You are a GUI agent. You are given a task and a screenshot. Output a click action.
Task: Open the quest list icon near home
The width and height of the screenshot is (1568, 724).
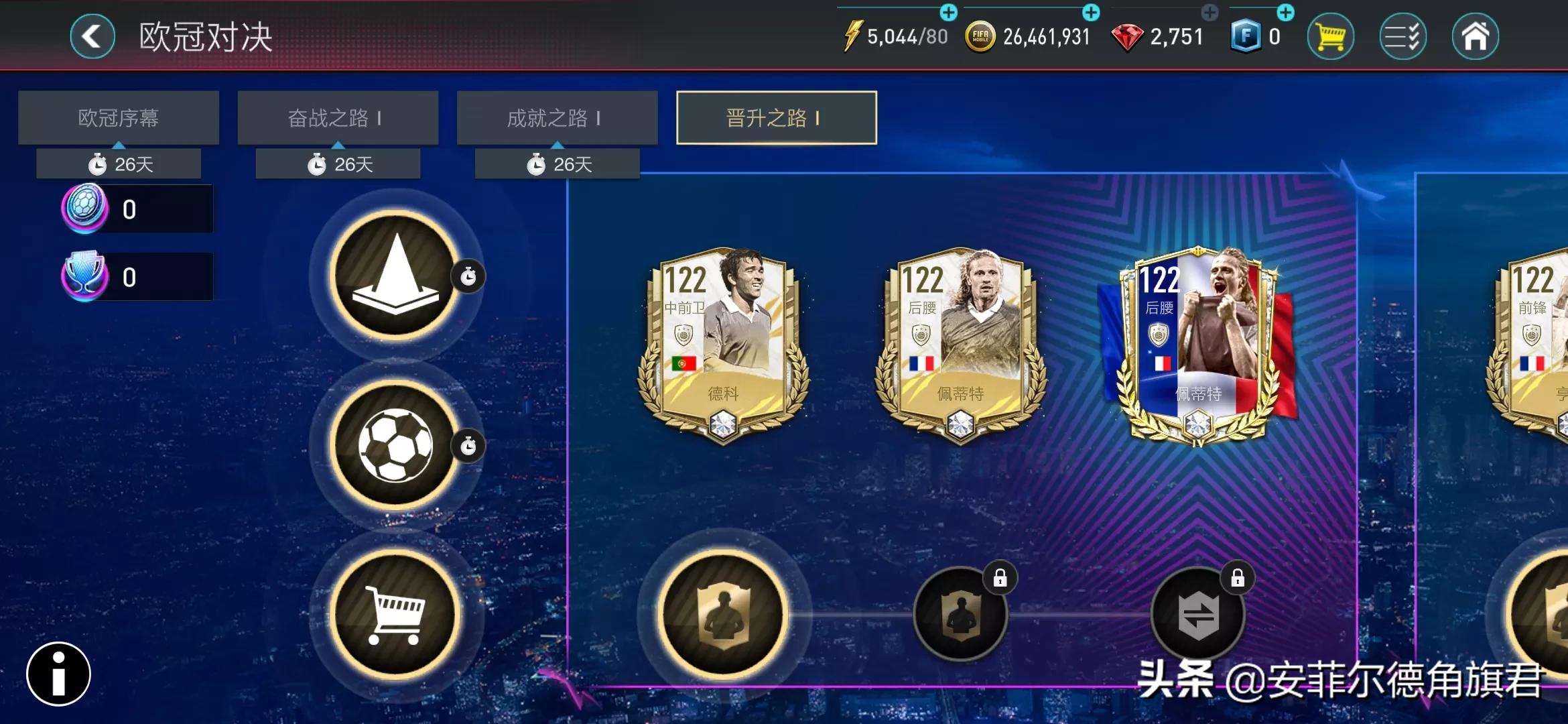point(1402,36)
